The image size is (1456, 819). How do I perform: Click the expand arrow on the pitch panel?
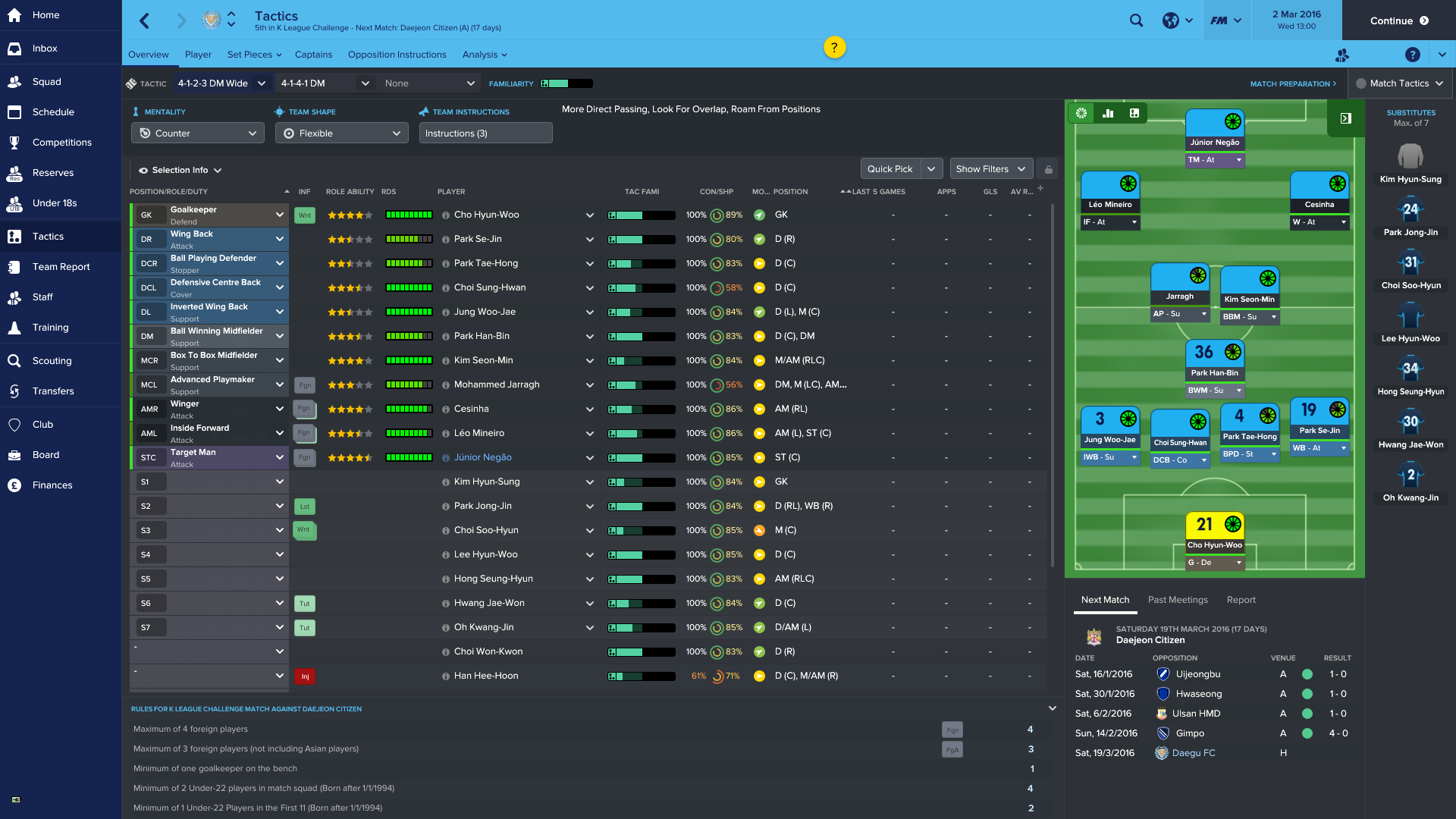click(1345, 118)
